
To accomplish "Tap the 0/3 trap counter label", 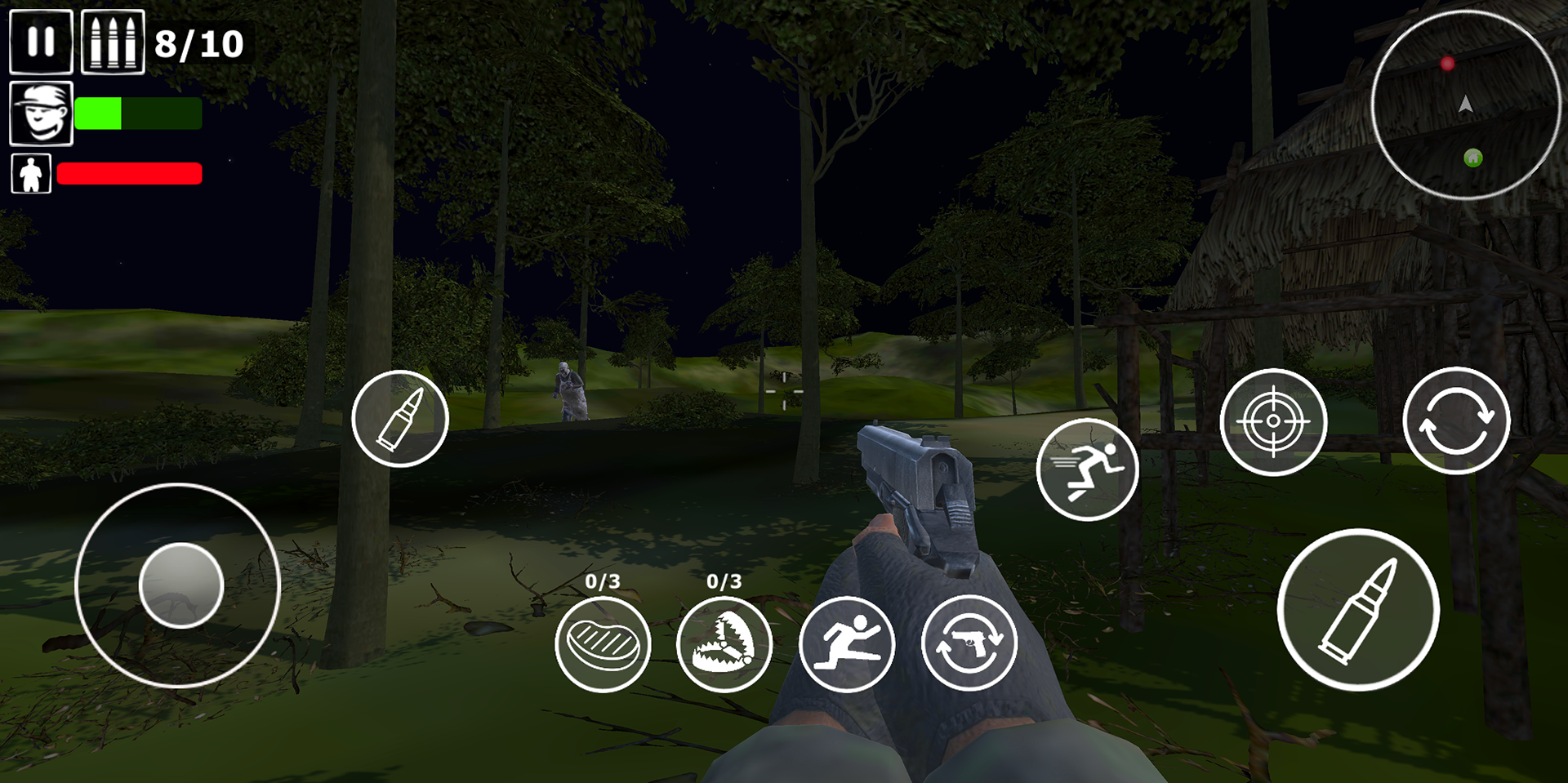I will (725, 581).
